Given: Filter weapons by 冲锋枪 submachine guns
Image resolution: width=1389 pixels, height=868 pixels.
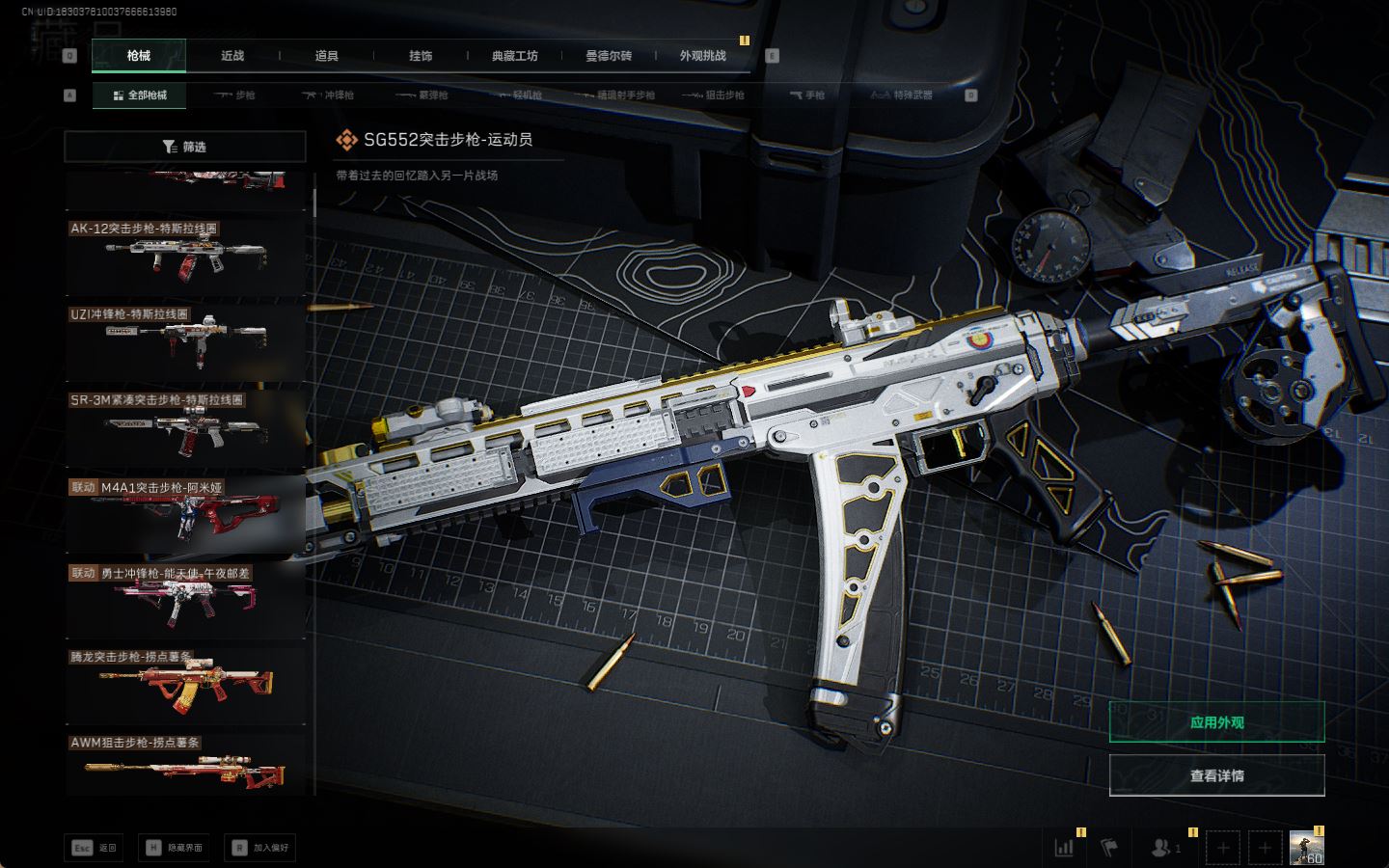Looking at the screenshot, I should [329, 95].
